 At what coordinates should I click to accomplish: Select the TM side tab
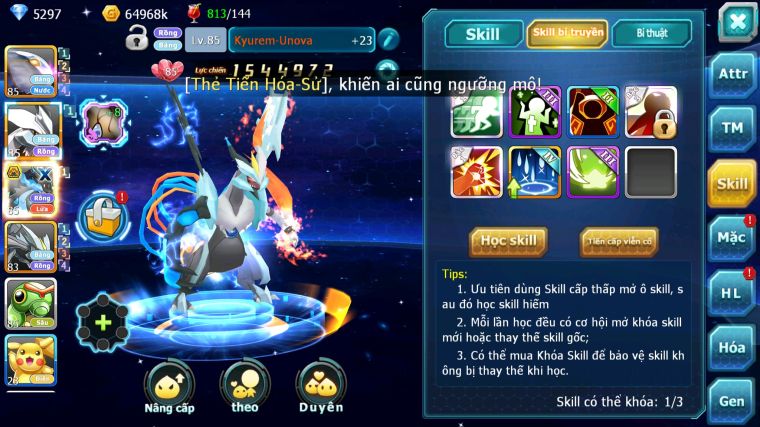(x=732, y=128)
